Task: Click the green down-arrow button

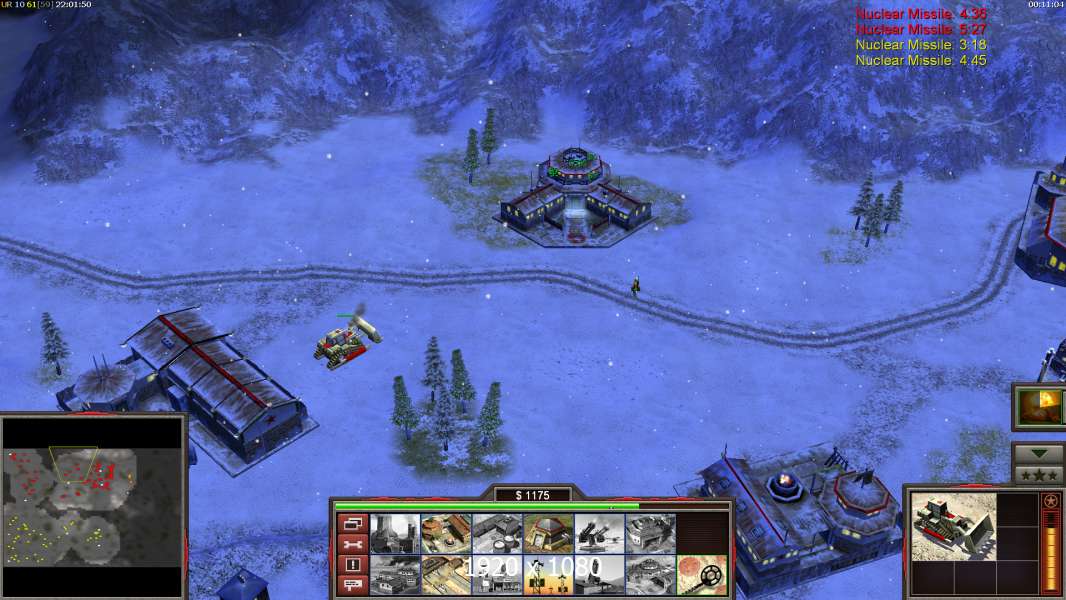Action: tap(1037, 454)
